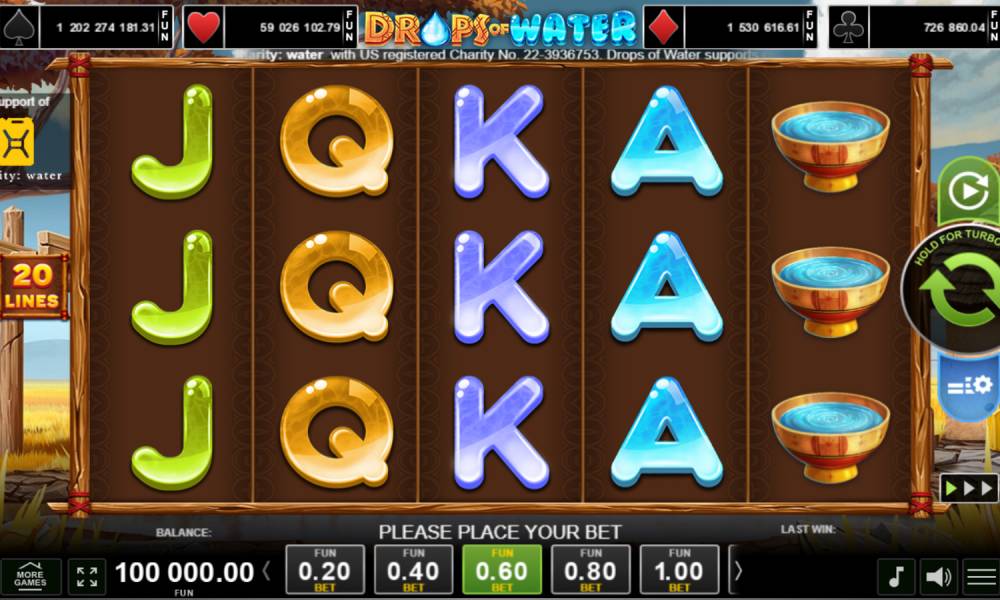Image resolution: width=1000 pixels, height=600 pixels.
Task: Set the bet to 0.80
Action: pyautogui.click(x=591, y=571)
